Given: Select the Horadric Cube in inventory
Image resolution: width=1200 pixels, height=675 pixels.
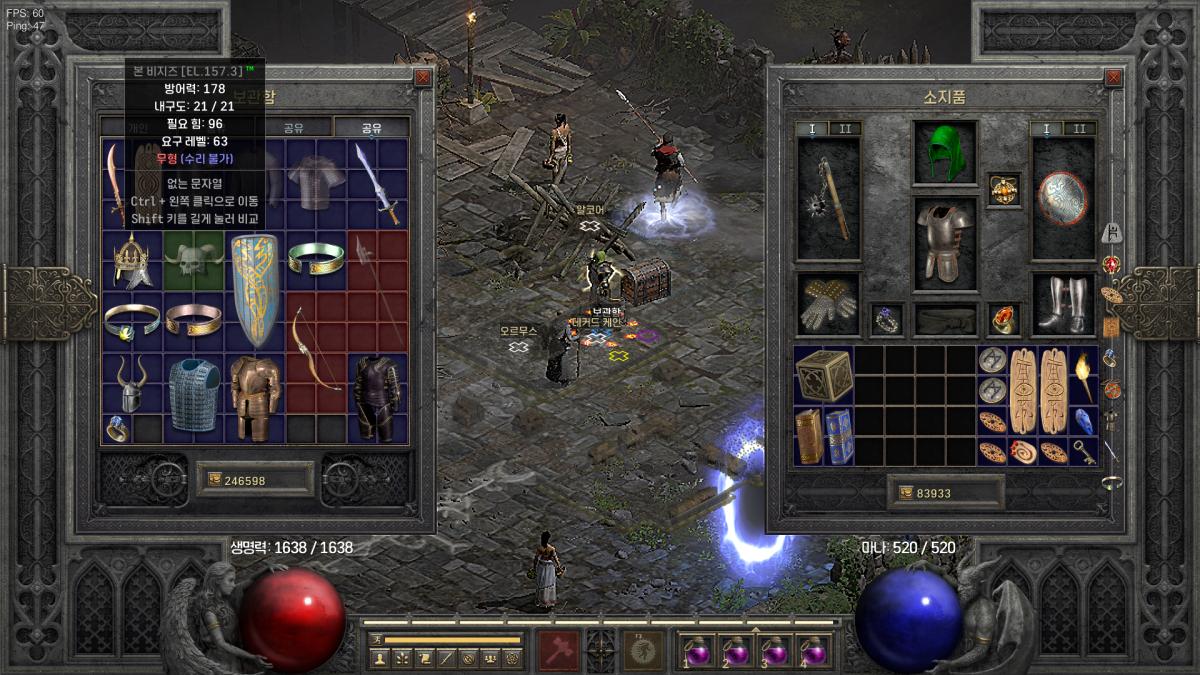Looking at the screenshot, I should 823,375.
